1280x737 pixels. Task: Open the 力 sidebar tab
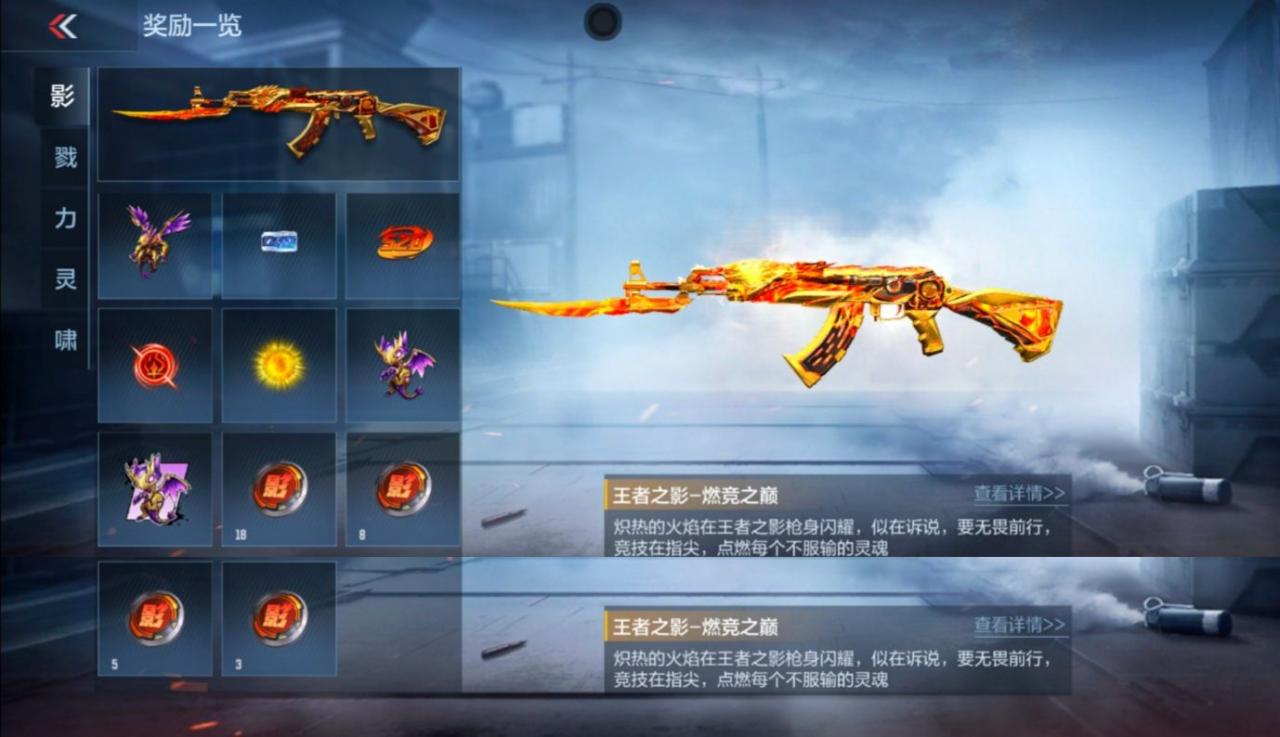point(65,218)
